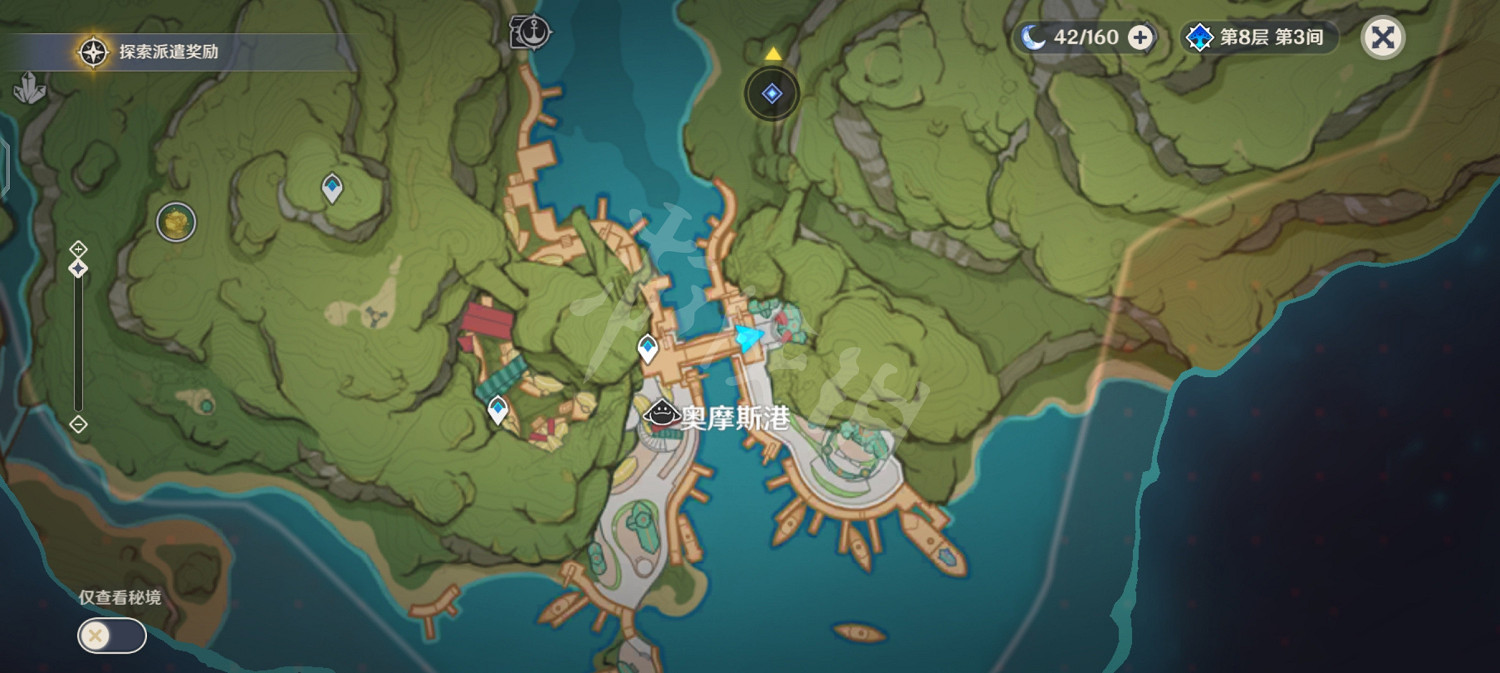
Task: Toggle the 仅查看秘境 domains-only switch
Action: tap(112, 636)
